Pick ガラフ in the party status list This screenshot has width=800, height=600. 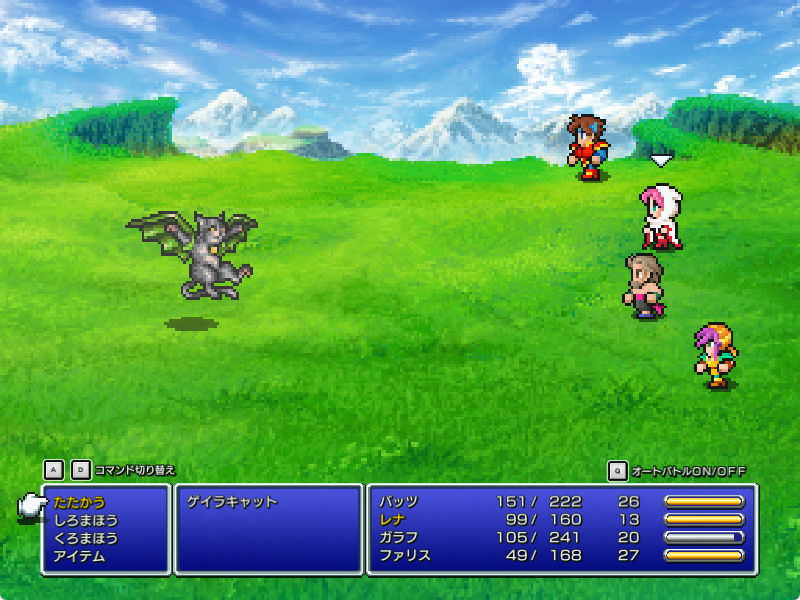click(398, 538)
